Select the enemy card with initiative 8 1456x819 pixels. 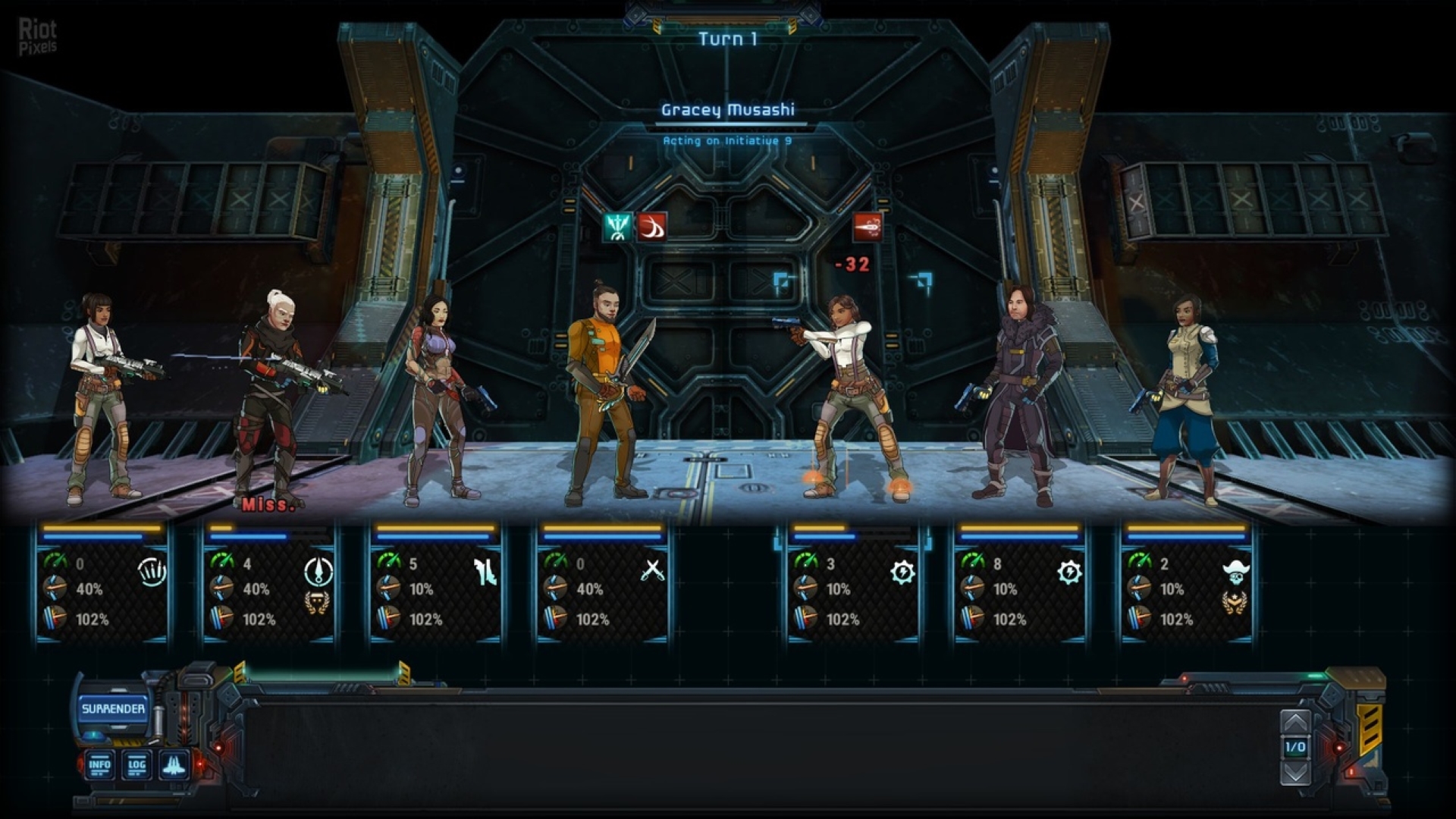point(1020,584)
